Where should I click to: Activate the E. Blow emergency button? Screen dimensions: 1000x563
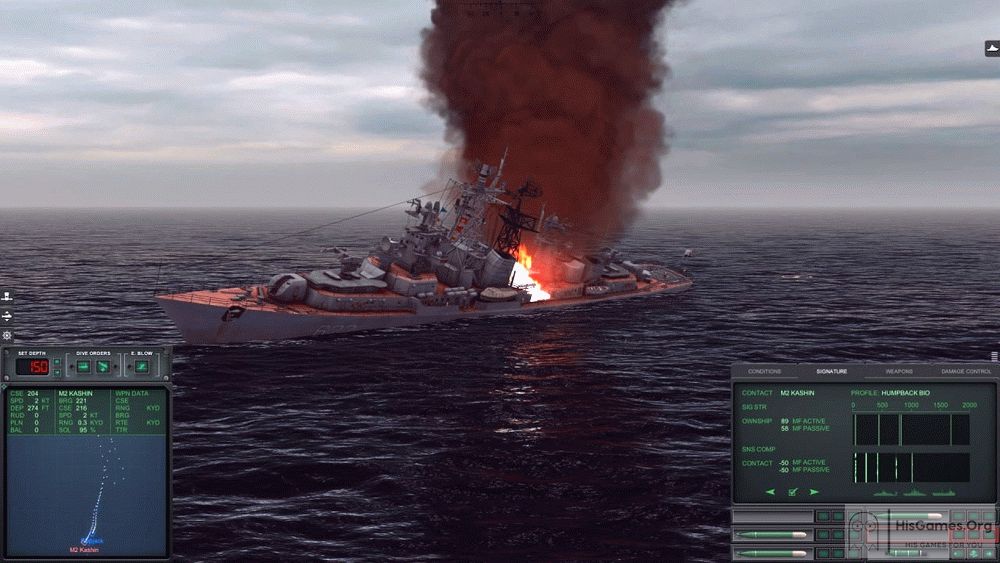(x=141, y=367)
